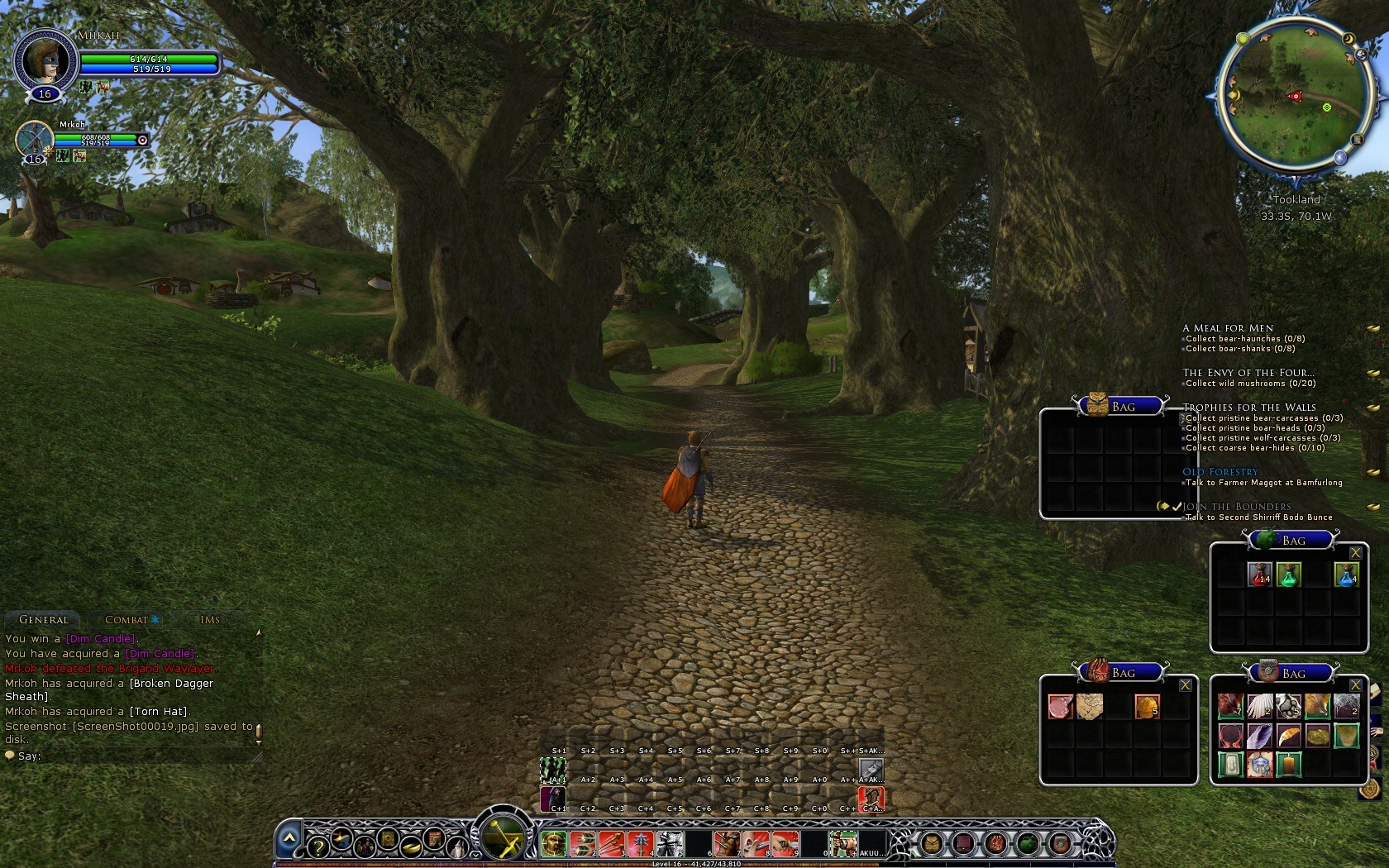
Task: Click the One Ring main menu icon
Action: (411, 847)
